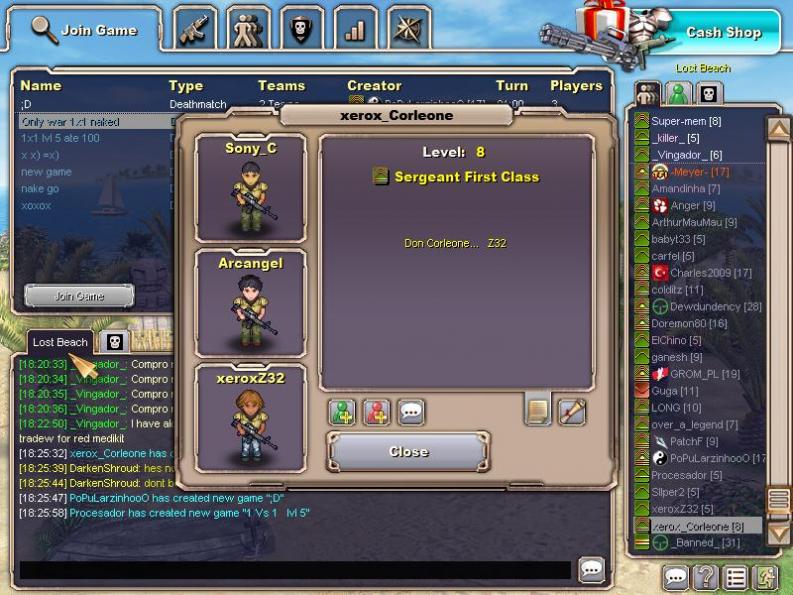Viewport: 793px width, 595px height.
Task: Select the "1x1 M 5 ate 100" game row
Action: tap(60, 138)
